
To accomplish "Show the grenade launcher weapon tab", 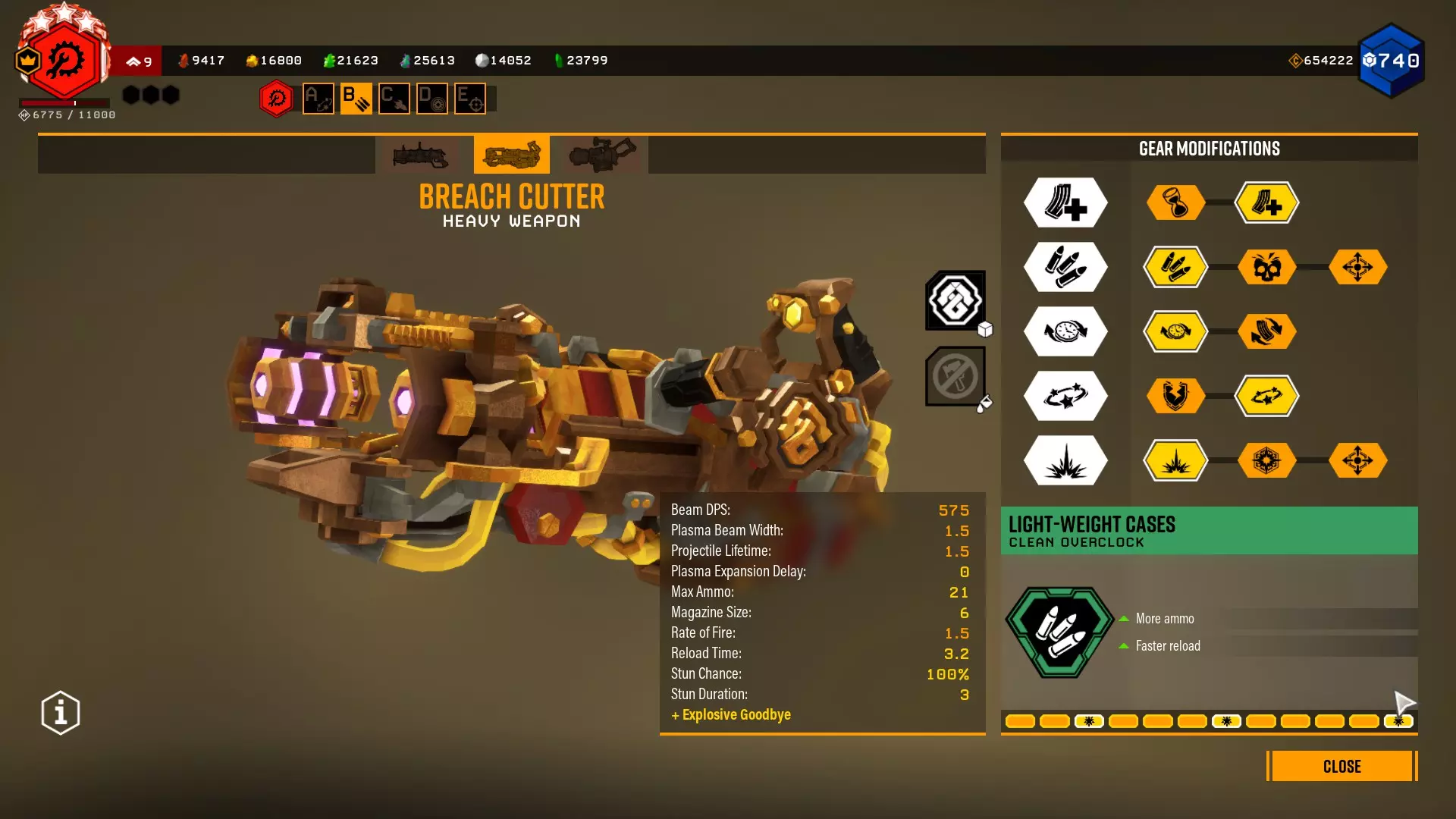I will (421, 155).
